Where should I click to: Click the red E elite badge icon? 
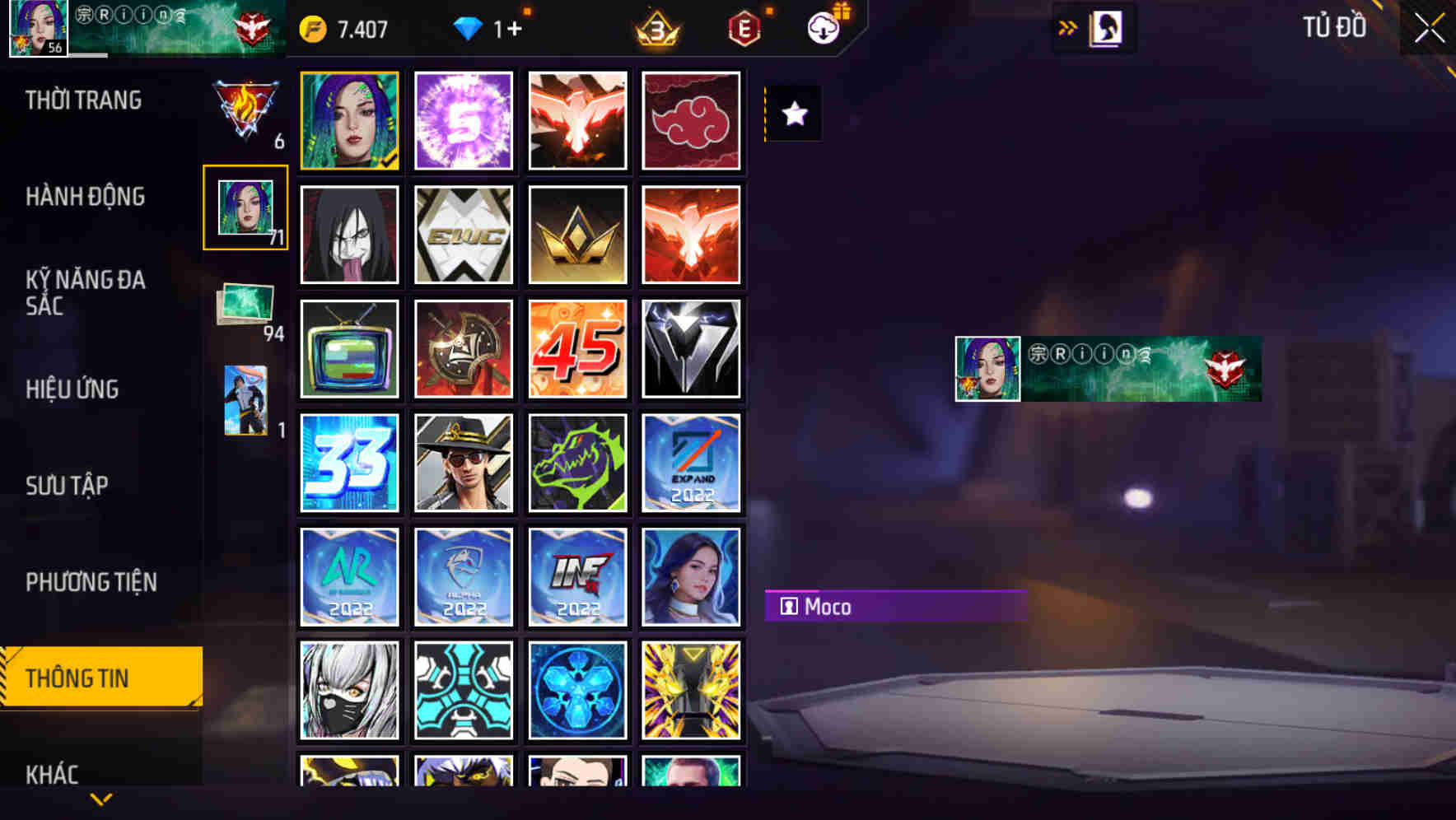[x=742, y=29]
